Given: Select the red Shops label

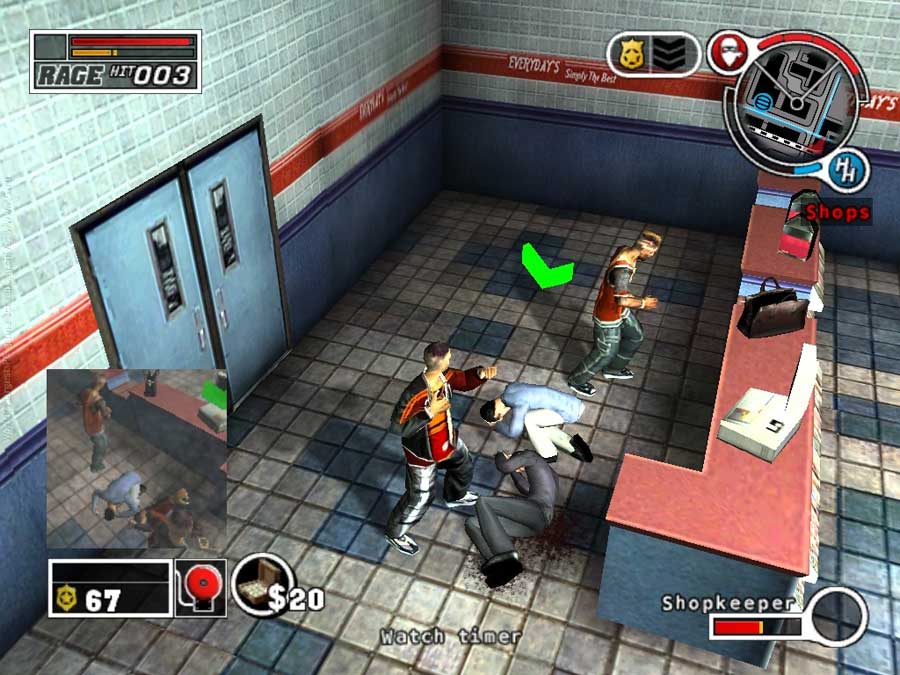Looking at the screenshot, I should click(x=837, y=212).
